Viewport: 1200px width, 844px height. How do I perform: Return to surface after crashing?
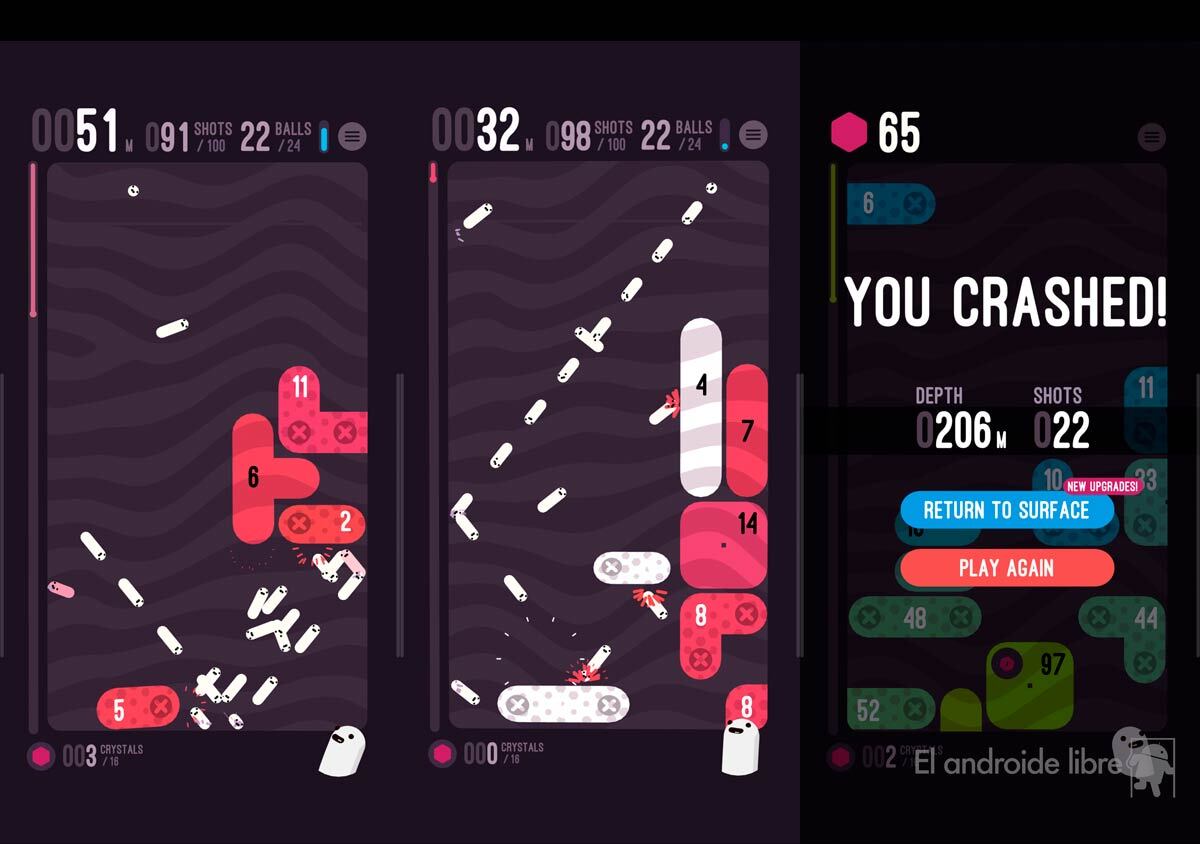point(1006,510)
